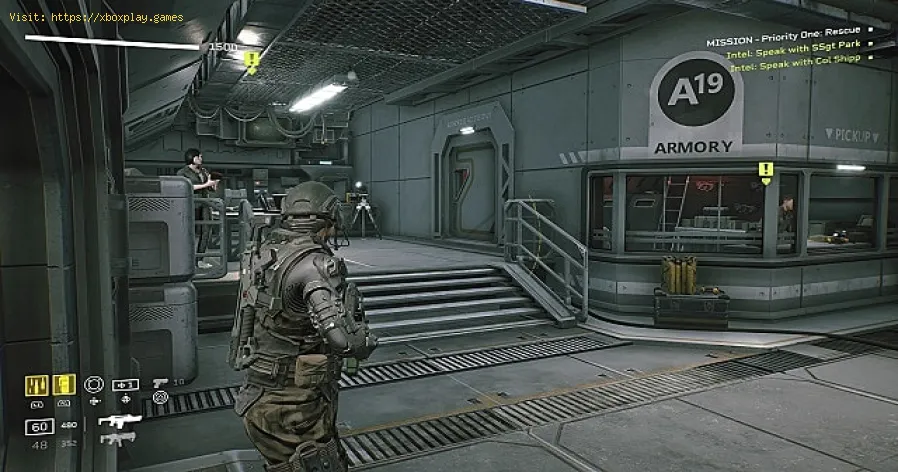This screenshot has height=472, width=898.
Task: Activate the second yellow ability icon
Action: click(64, 384)
